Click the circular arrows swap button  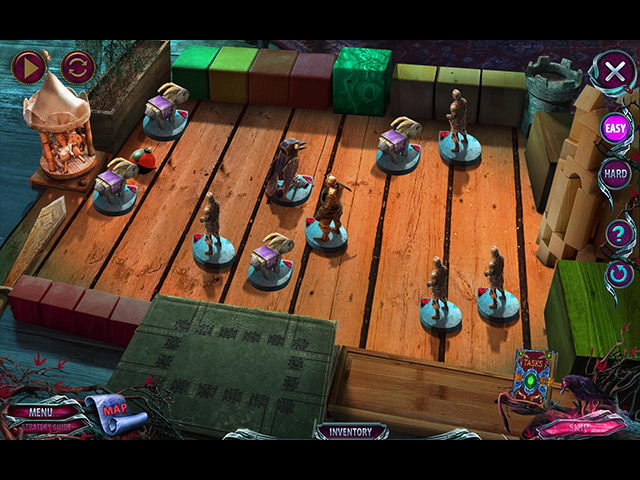point(77,67)
